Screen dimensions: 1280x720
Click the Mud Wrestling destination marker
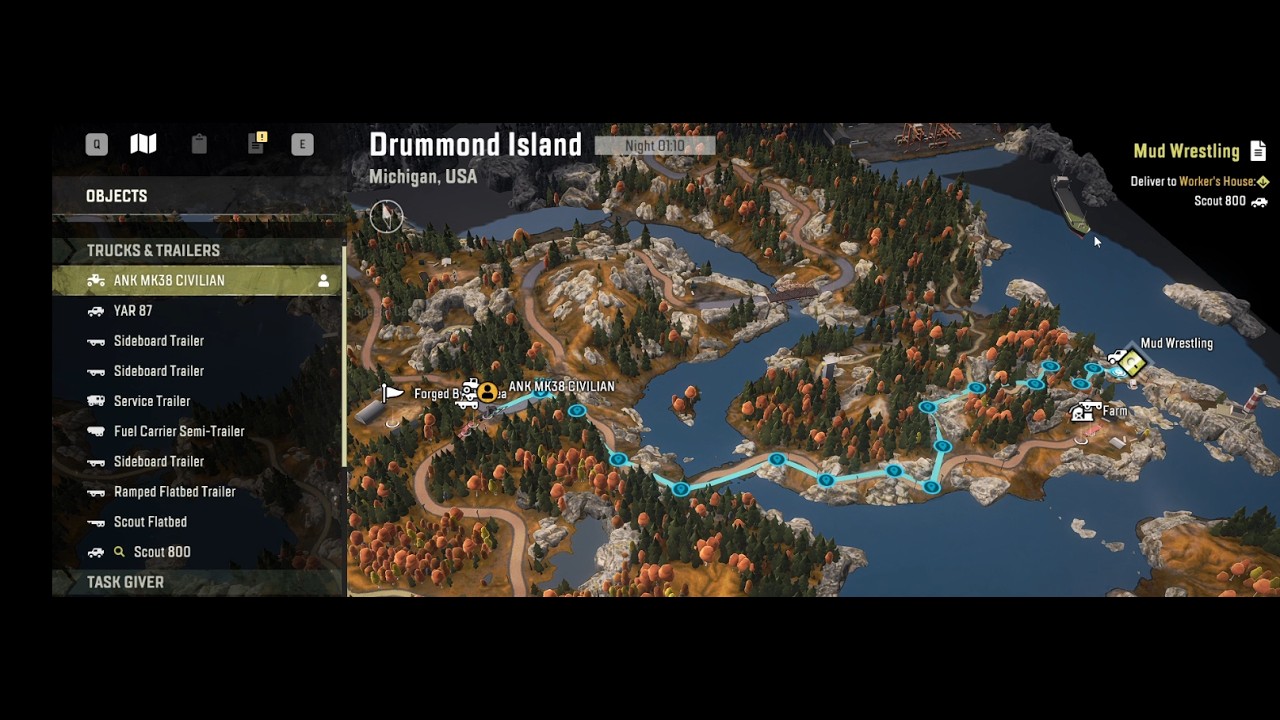click(x=1131, y=363)
